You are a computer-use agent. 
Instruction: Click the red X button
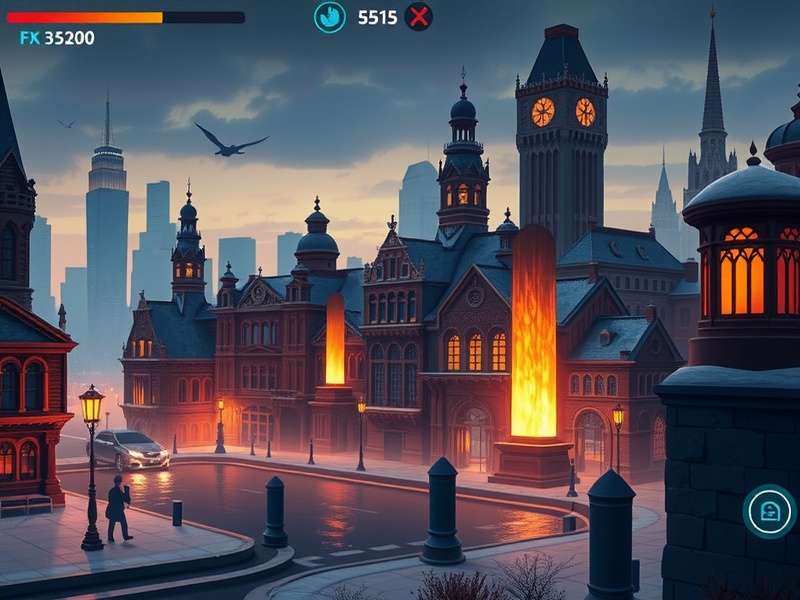[419, 17]
